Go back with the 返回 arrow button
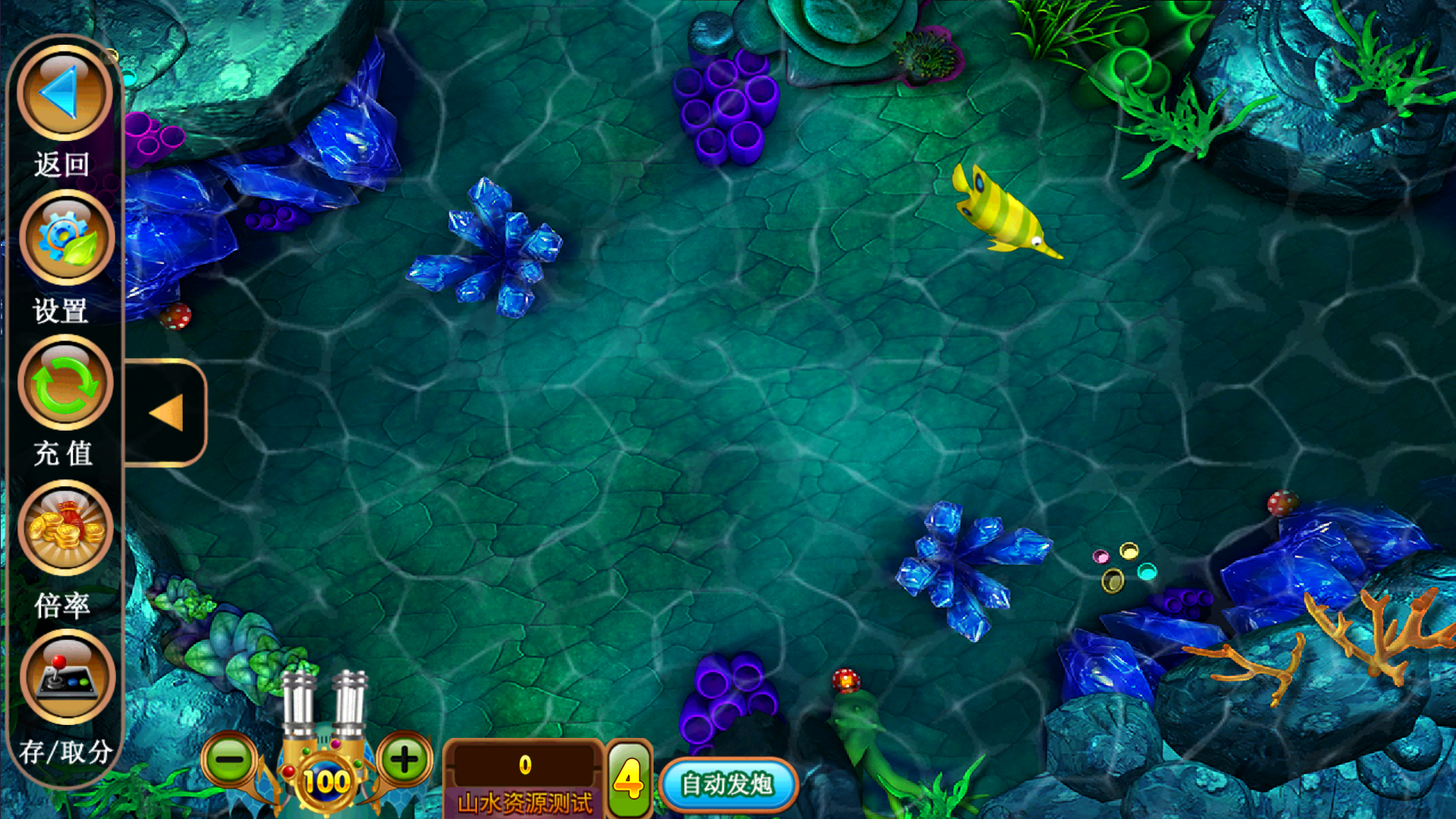Image resolution: width=1456 pixels, height=819 pixels. [x=64, y=93]
